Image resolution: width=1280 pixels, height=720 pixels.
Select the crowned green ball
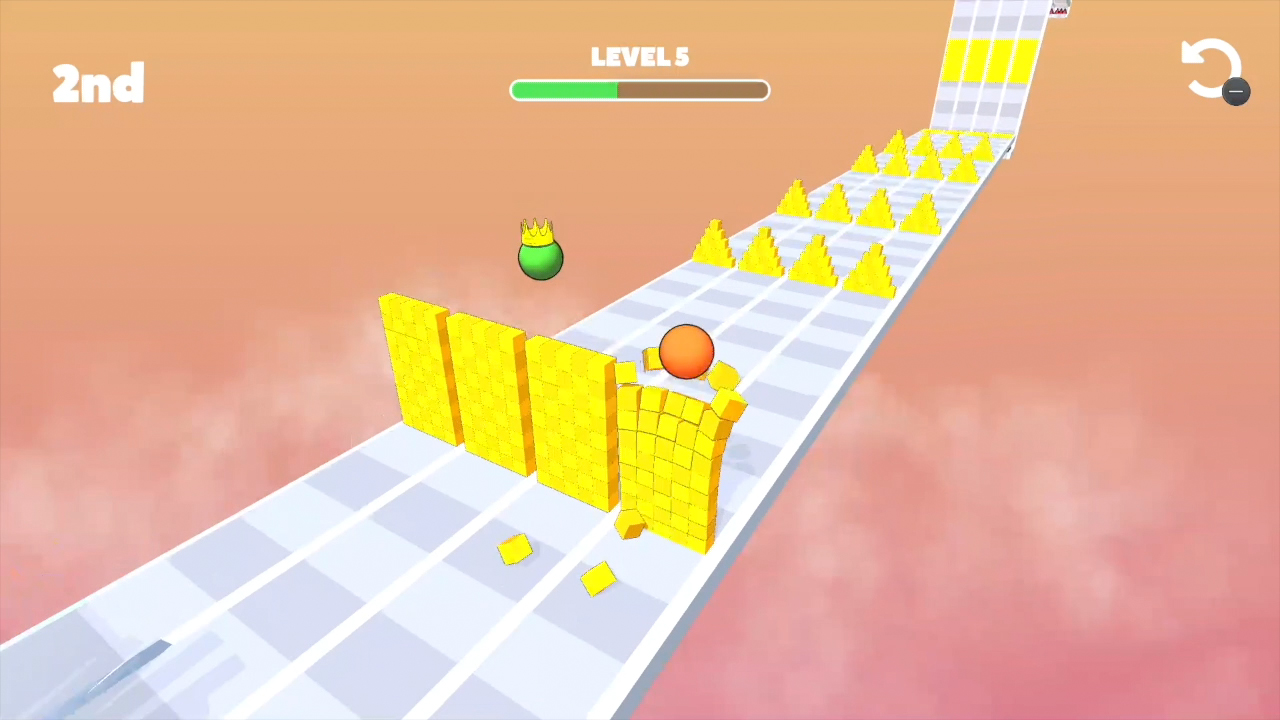(540, 260)
